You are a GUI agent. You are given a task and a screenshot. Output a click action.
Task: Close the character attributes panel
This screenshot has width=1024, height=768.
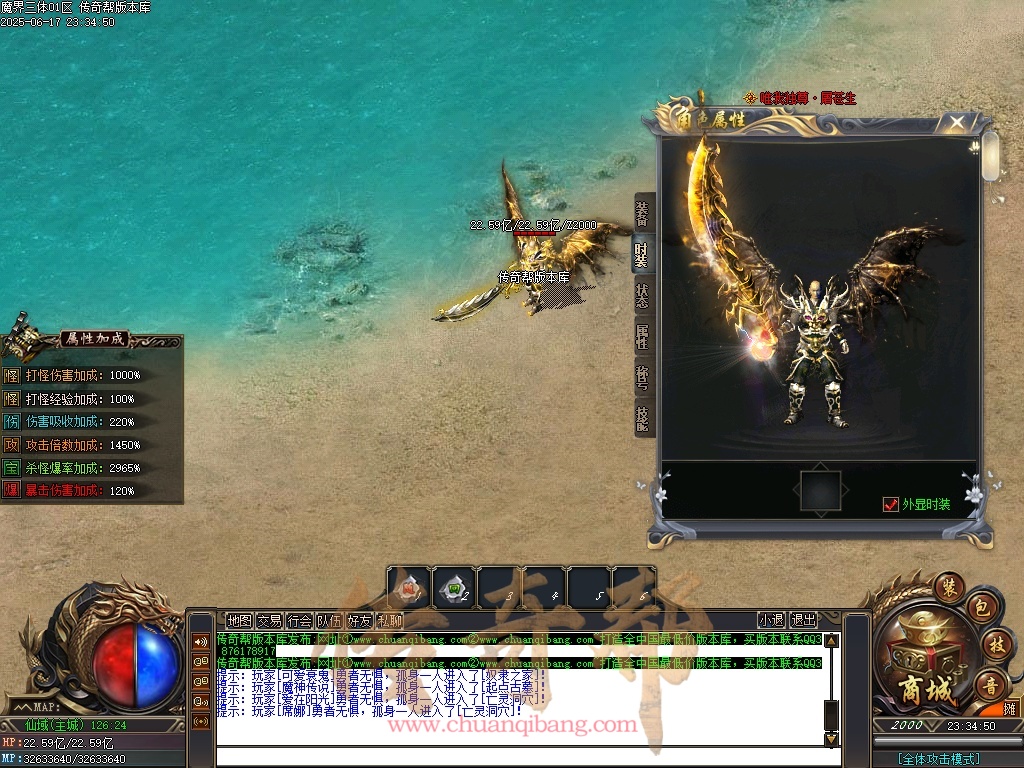957,123
